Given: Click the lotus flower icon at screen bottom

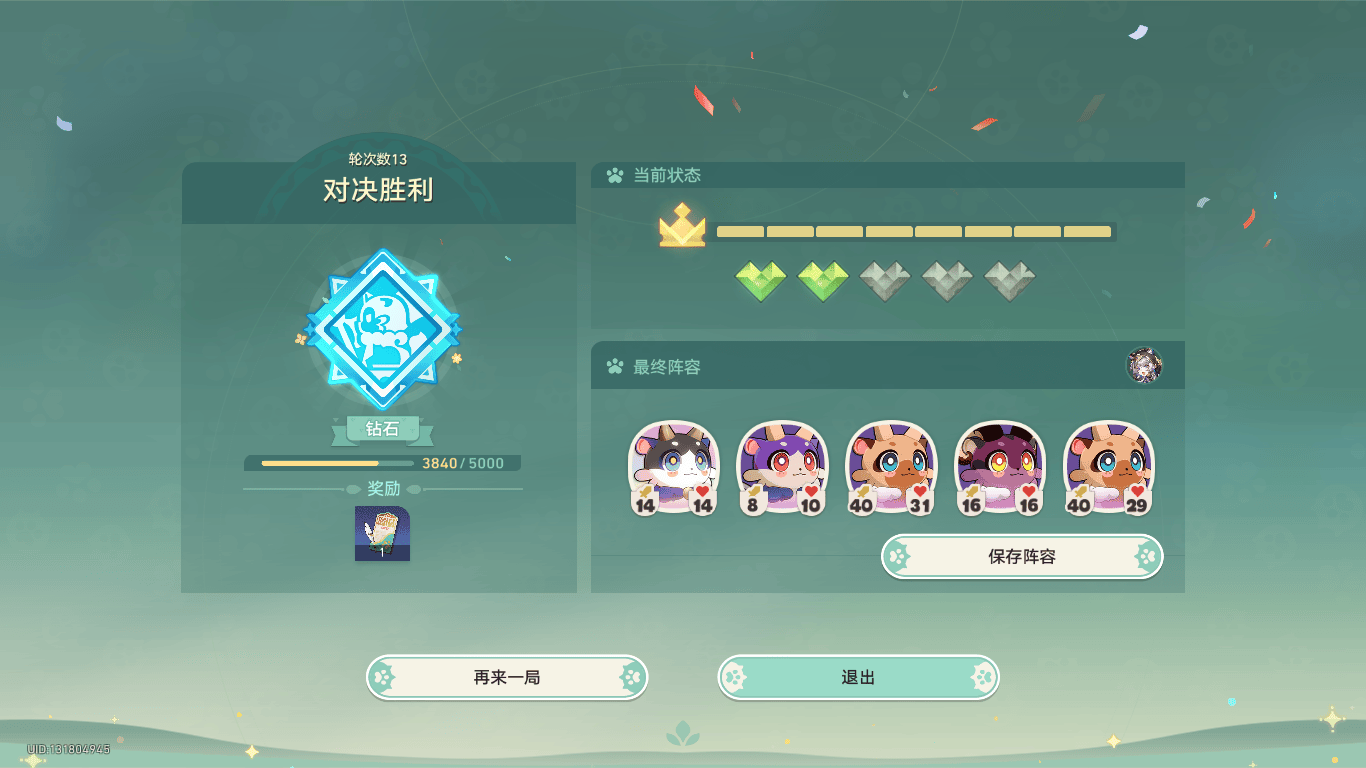Looking at the screenshot, I should (x=683, y=735).
